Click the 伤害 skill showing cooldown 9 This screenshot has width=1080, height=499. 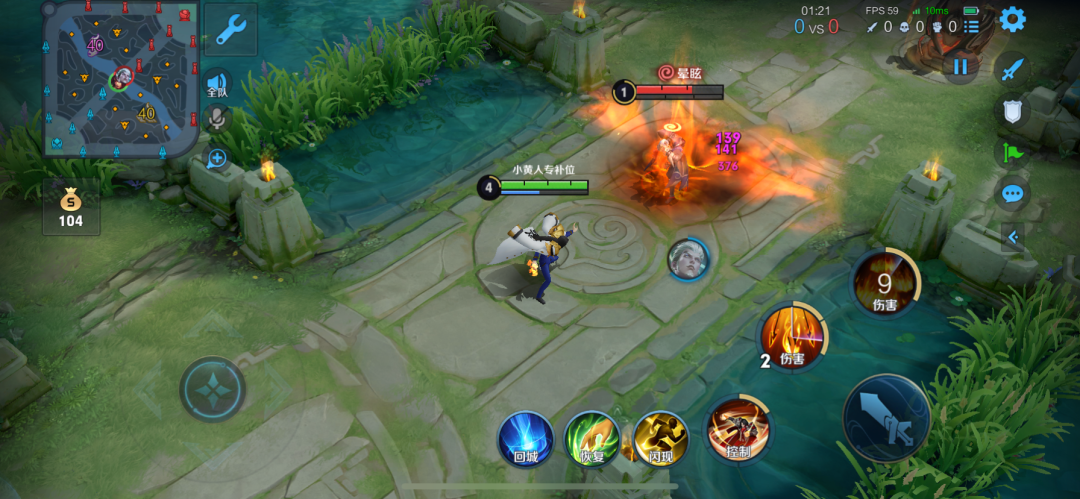tap(884, 283)
